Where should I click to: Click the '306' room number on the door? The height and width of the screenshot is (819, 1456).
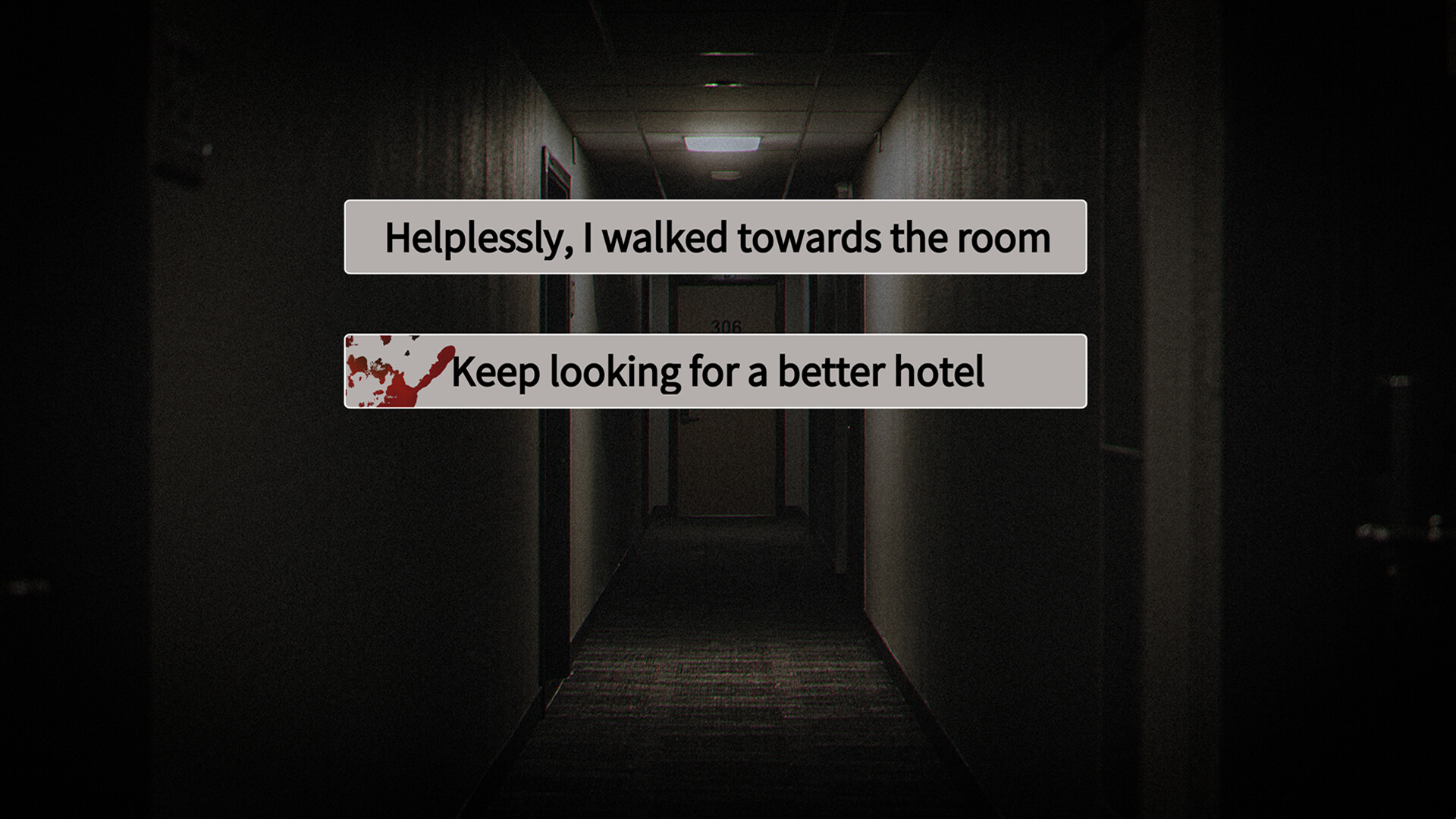click(x=726, y=325)
